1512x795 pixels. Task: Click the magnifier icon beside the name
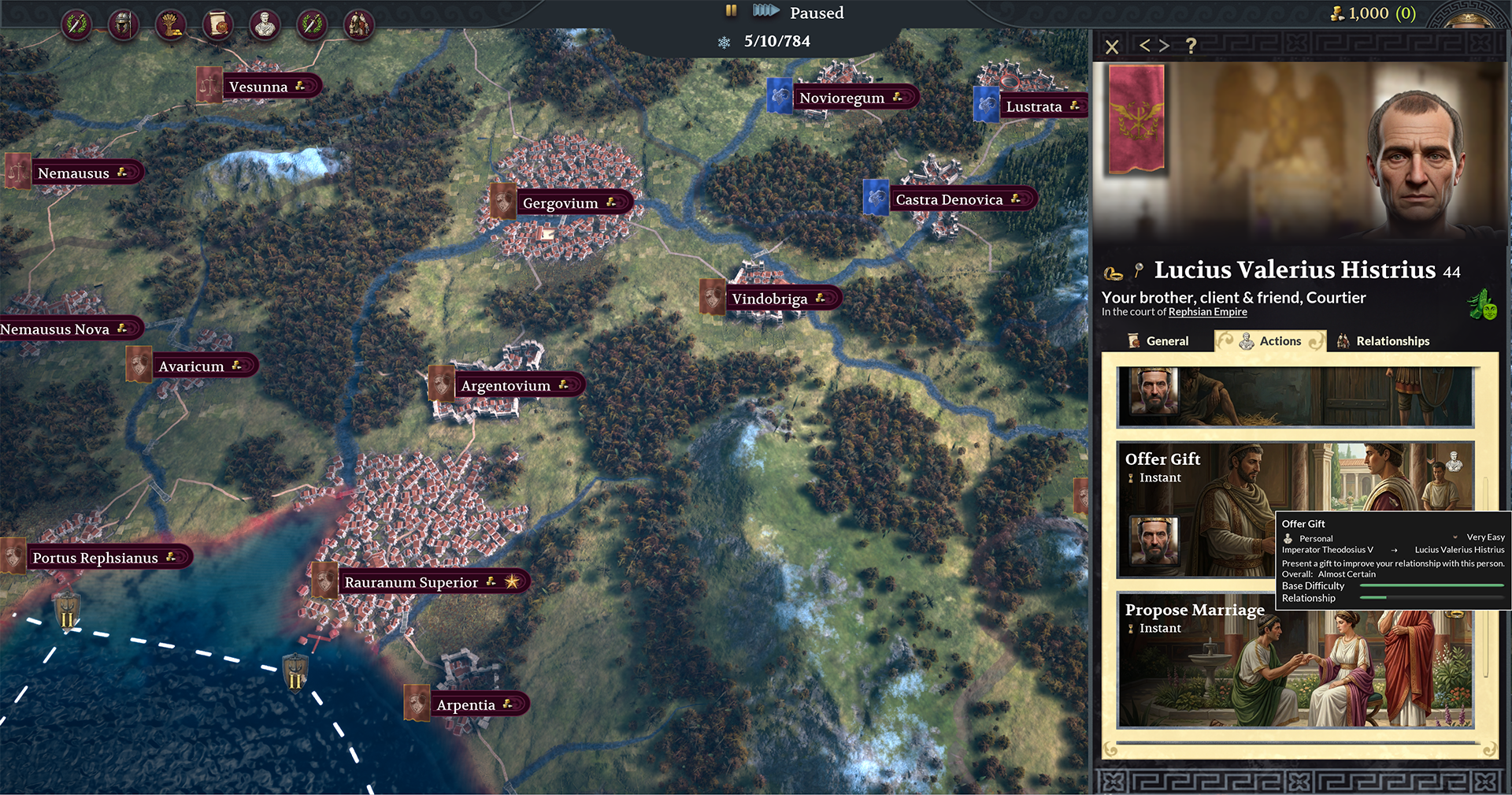click(1139, 271)
